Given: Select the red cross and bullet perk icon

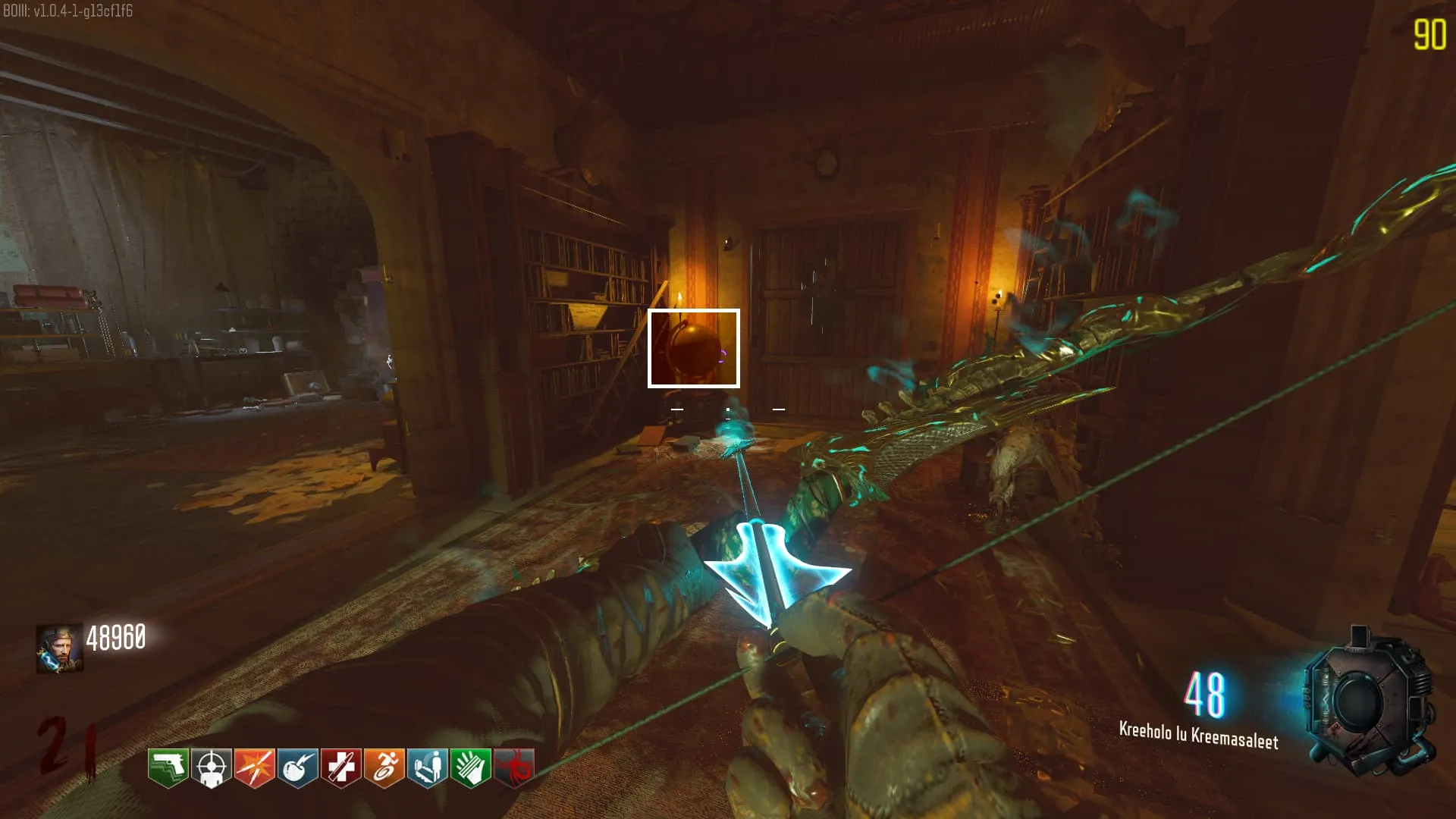Looking at the screenshot, I should coord(340,767).
